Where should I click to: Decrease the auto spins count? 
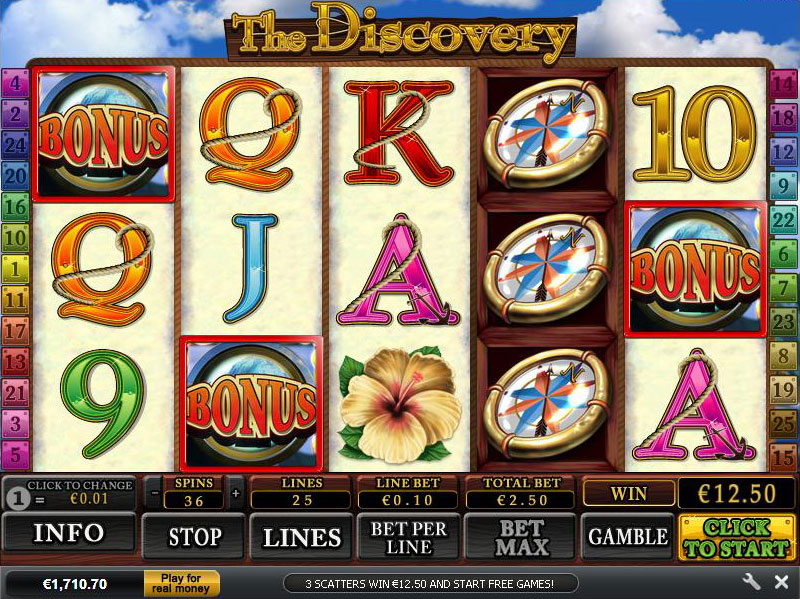pyautogui.click(x=154, y=493)
